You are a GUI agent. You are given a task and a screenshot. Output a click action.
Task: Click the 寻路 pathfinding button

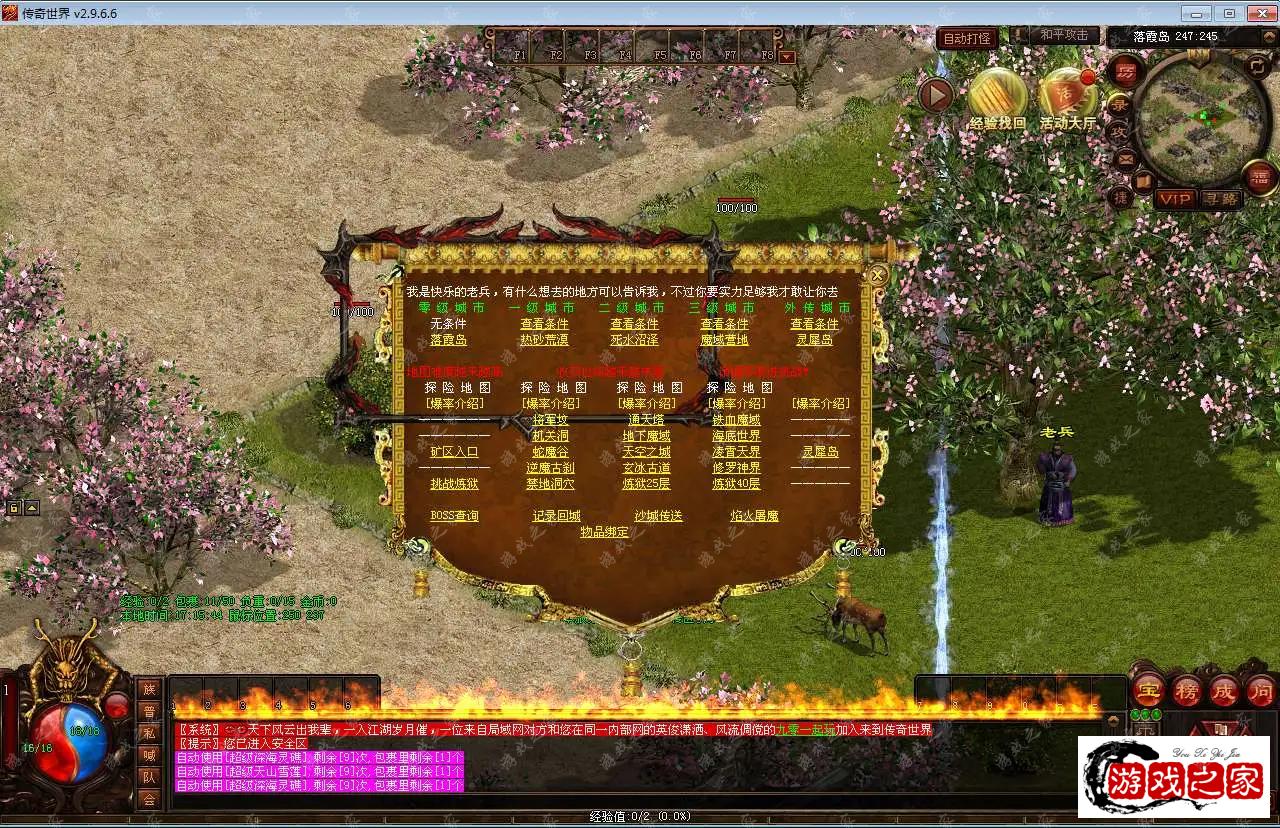pyautogui.click(x=1220, y=199)
